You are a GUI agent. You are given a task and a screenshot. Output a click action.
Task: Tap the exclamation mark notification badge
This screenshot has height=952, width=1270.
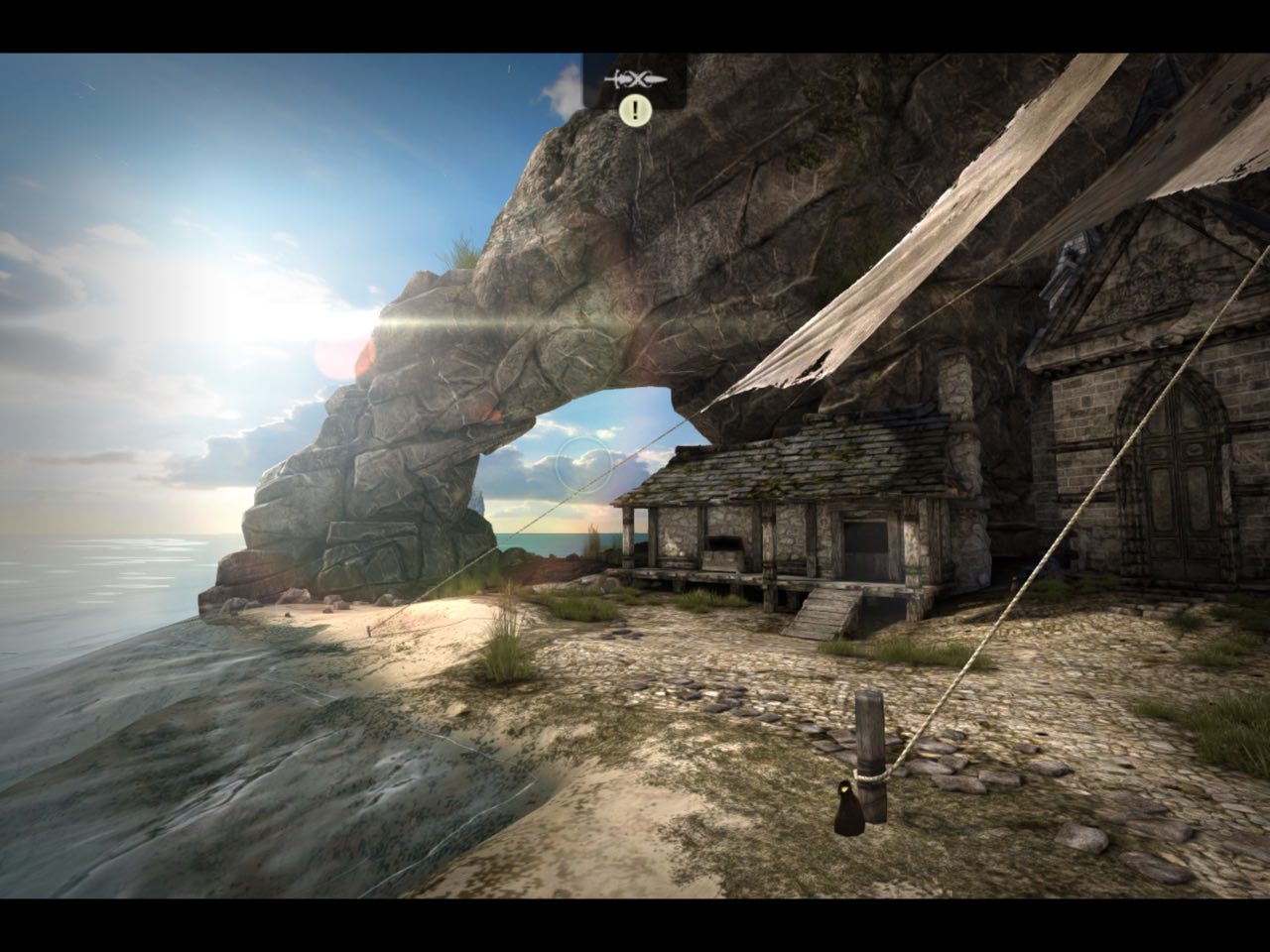(x=635, y=110)
